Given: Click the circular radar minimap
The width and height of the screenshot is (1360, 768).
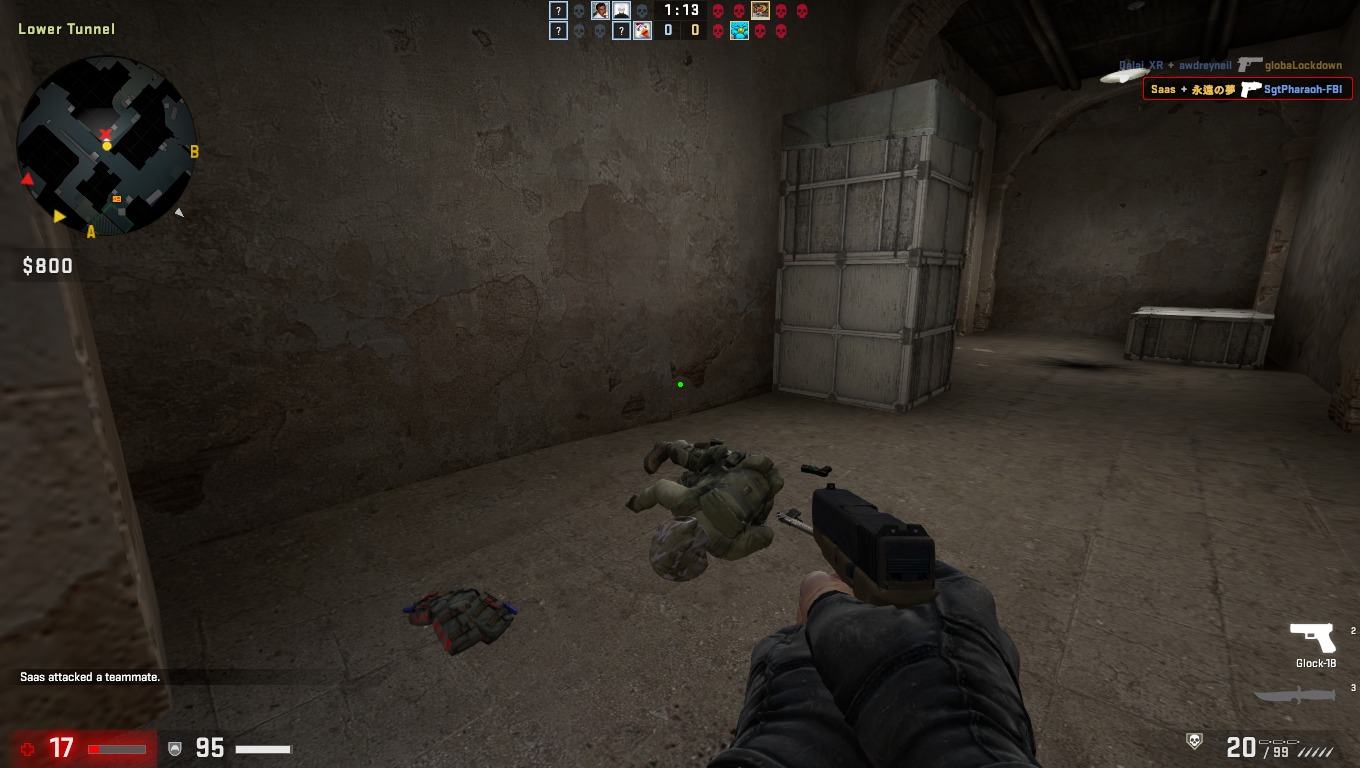Looking at the screenshot, I should tap(107, 146).
